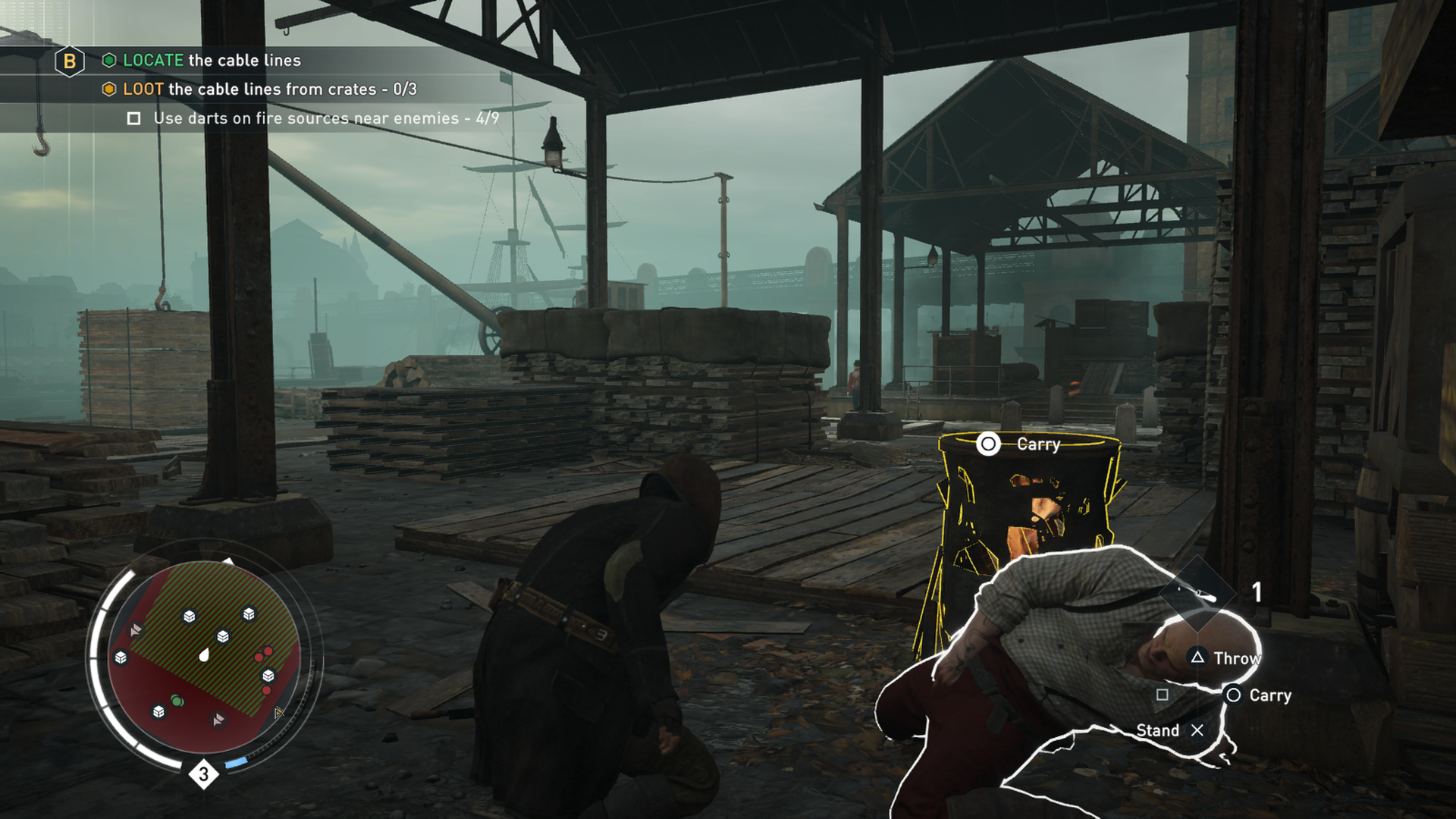Click the white player marker on the minimap
The height and width of the screenshot is (819, 1456).
click(x=204, y=654)
